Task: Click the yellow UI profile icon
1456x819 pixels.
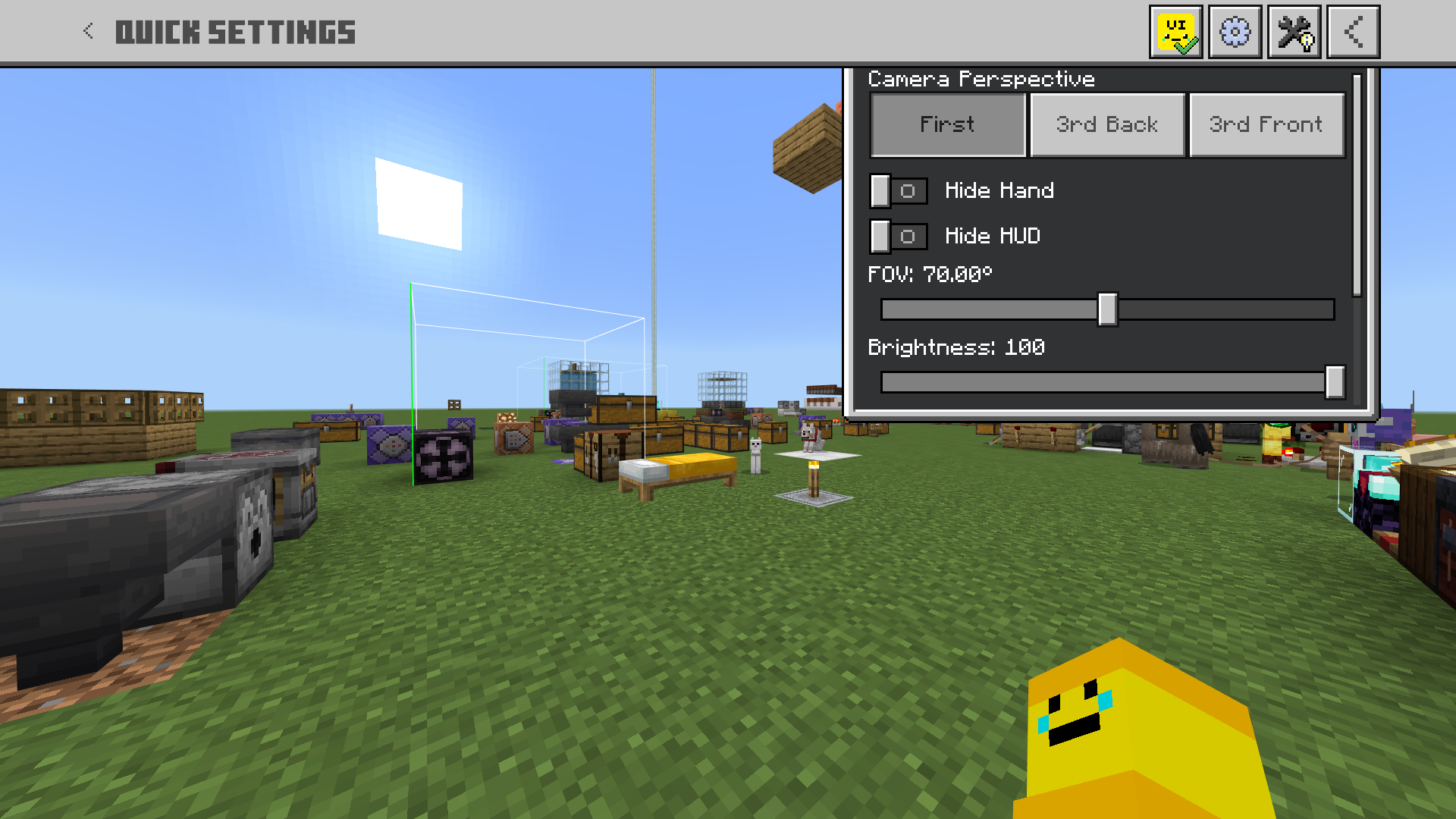Action: (x=1176, y=31)
